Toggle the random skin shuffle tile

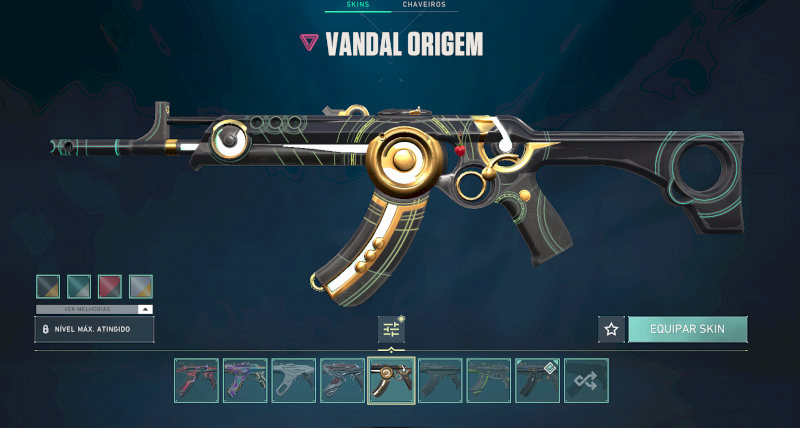pyautogui.click(x=586, y=381)
